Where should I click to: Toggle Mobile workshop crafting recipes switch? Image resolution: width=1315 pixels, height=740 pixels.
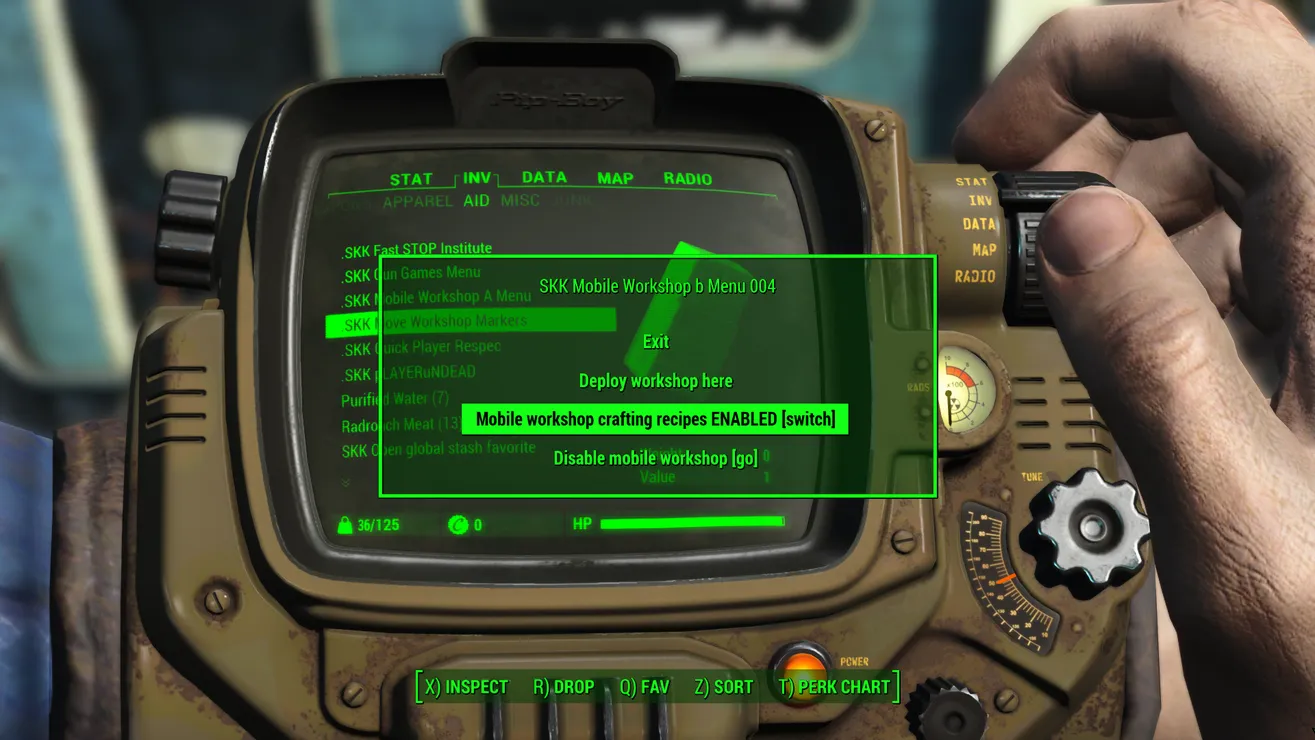click(655, 419)
